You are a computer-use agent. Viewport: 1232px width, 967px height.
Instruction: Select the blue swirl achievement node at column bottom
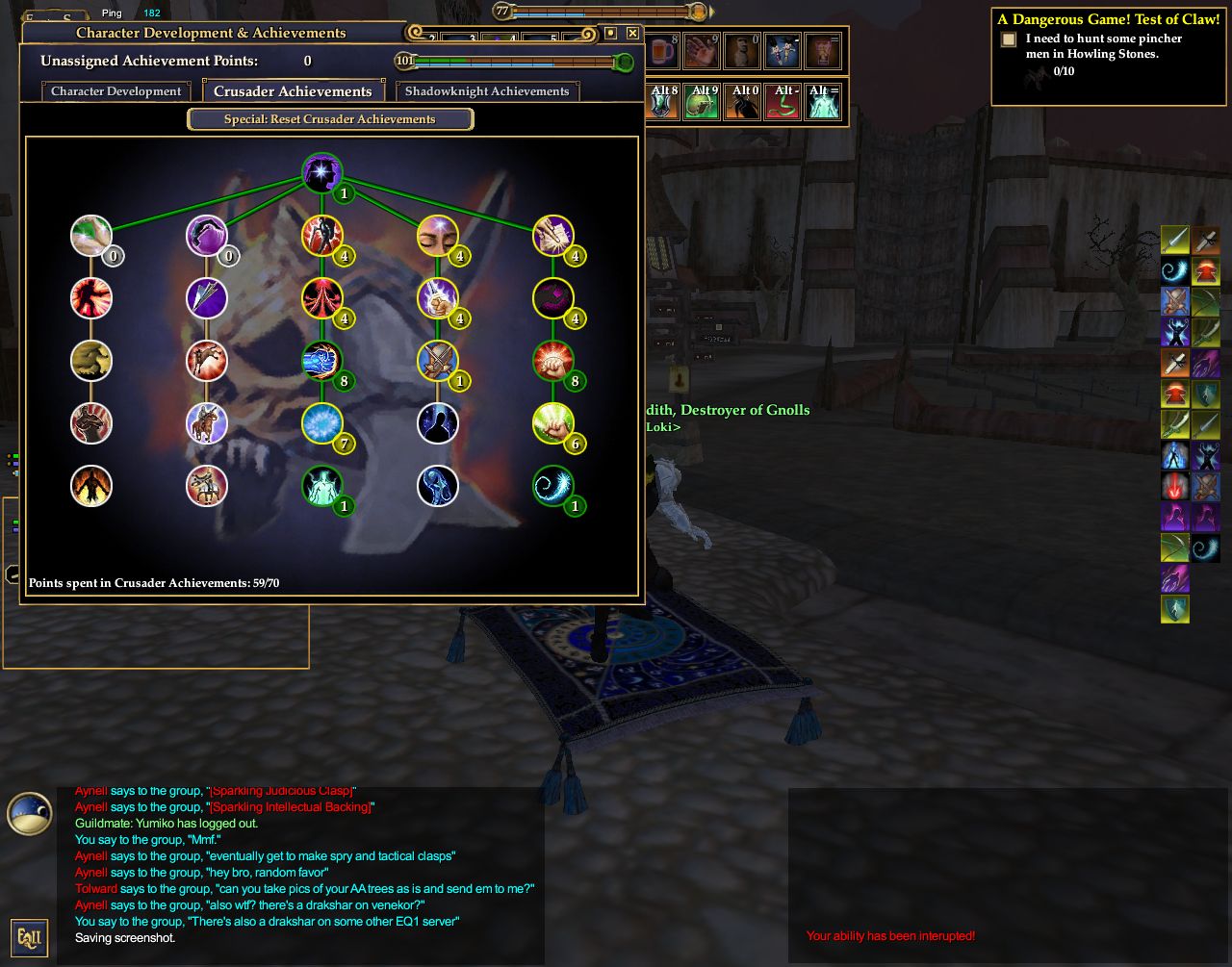(x=552, y=486)
